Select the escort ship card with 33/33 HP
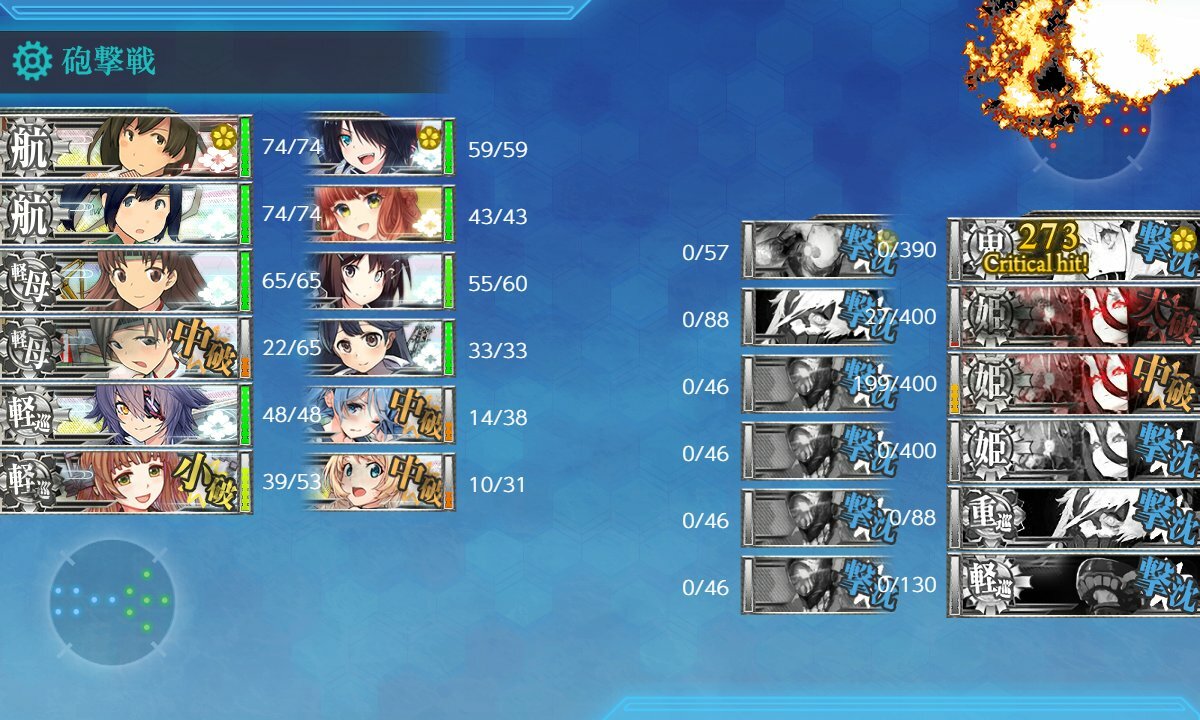The height and width of the screenshot is (720, 1200). (x=378, y=349)
